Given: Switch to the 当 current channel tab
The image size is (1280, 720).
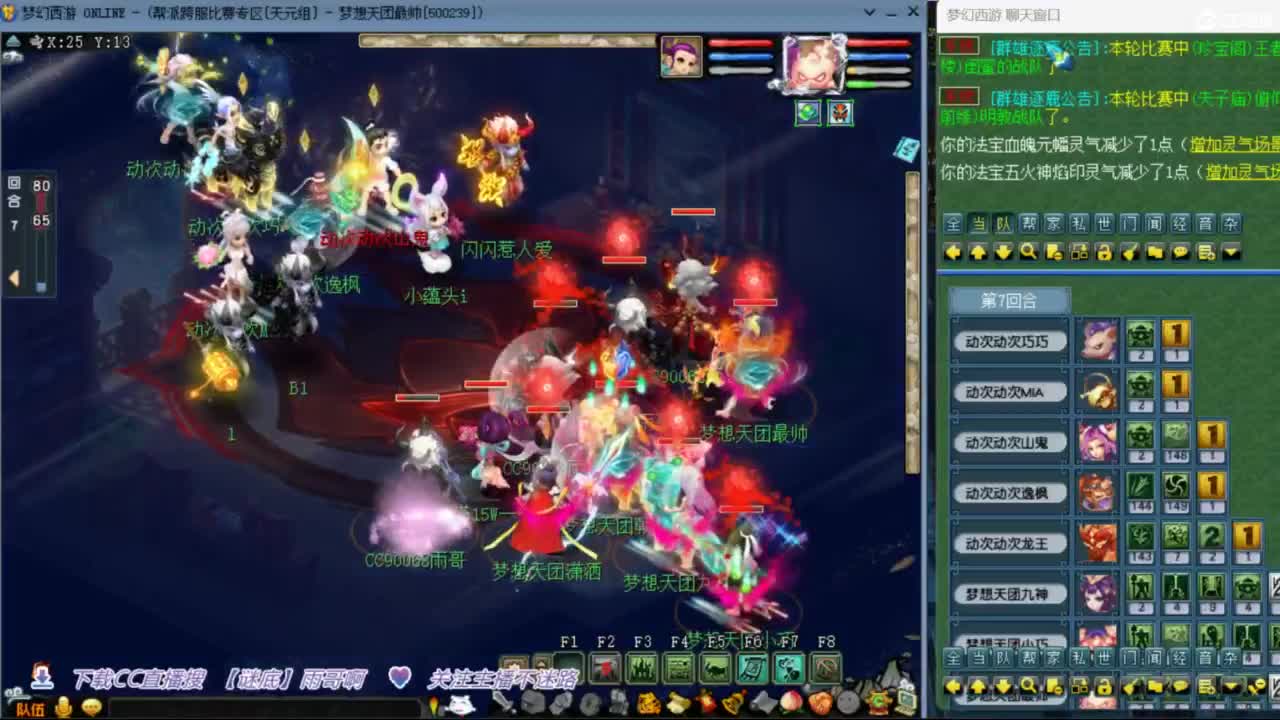Looking at the screenshot, I should 979,224.
